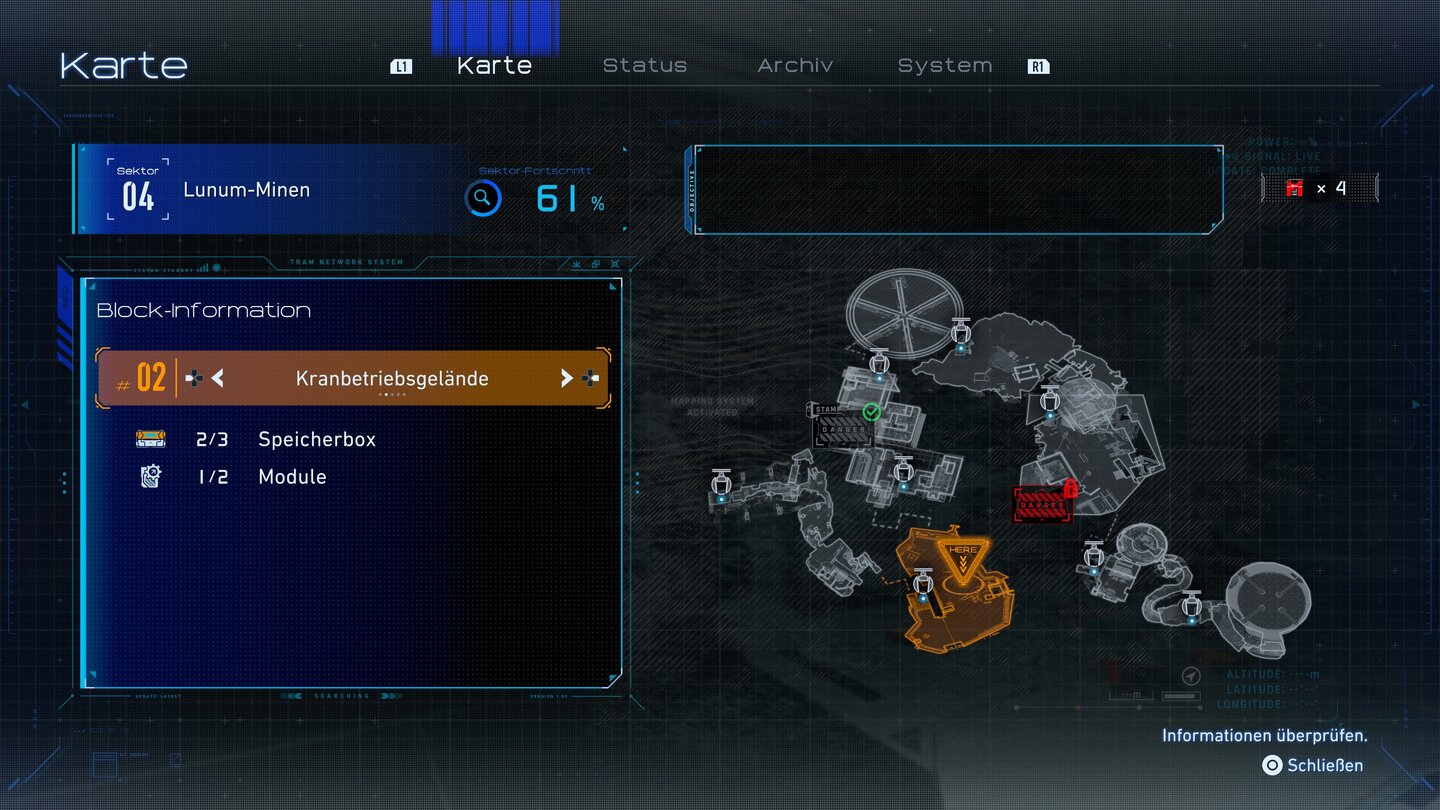Select the circular wheel-shaped map area
1440x810 pixels.
tap(904, 309)
